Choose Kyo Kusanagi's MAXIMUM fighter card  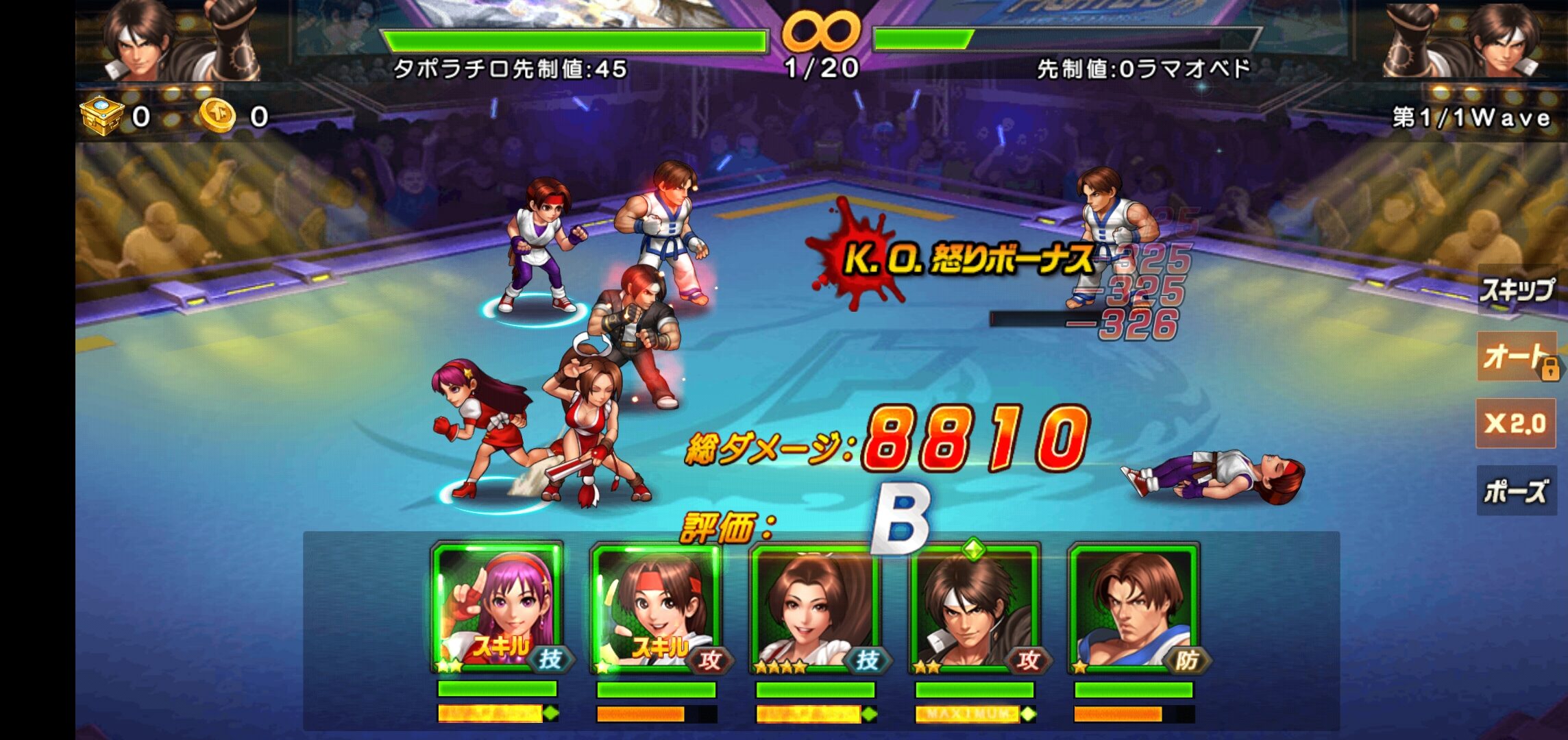point(975,608)
